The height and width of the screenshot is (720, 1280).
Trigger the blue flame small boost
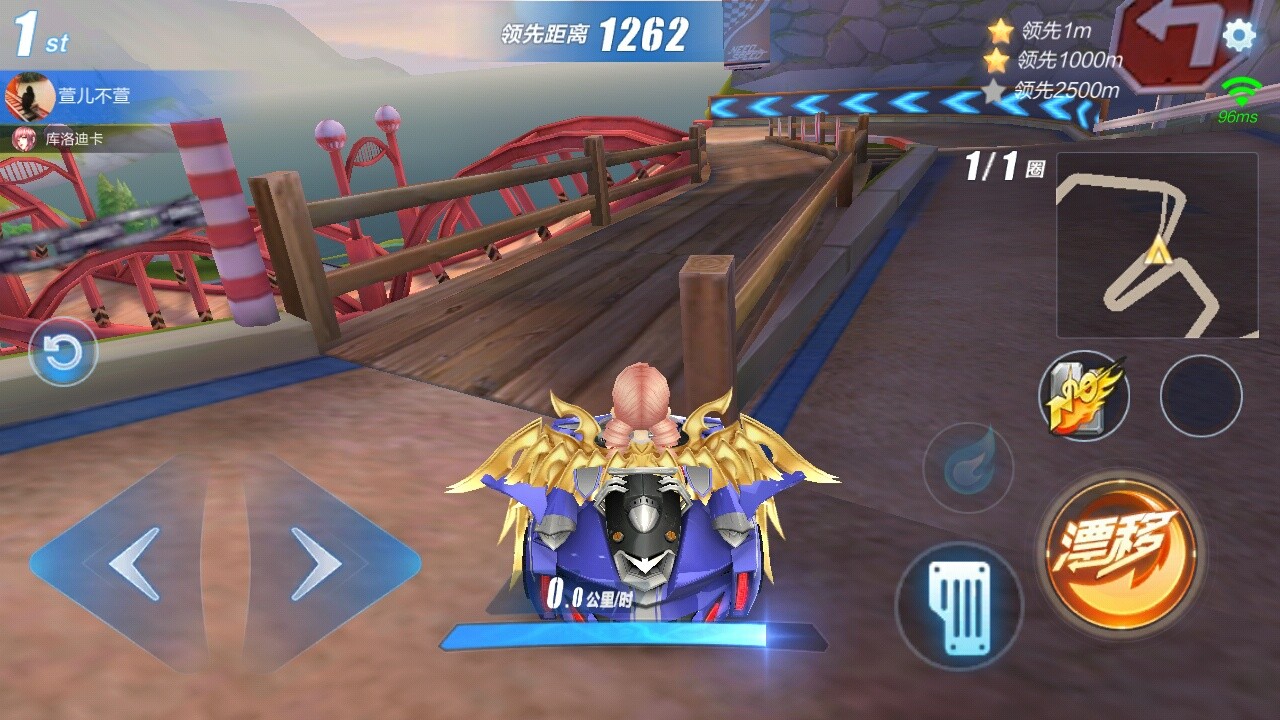pyautogui.click(x=968, y=468)
